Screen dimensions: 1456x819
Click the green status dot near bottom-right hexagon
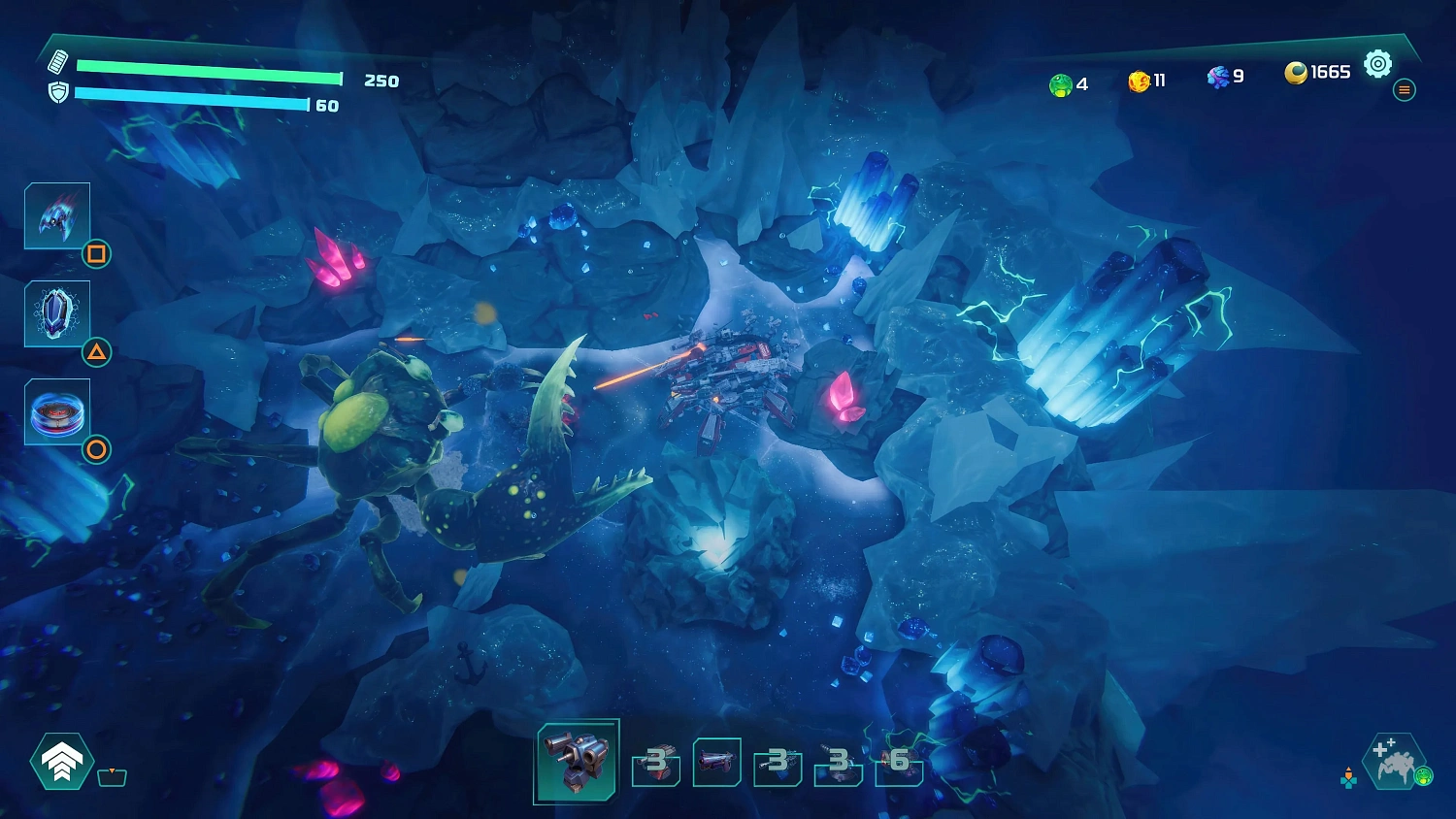1424,774
